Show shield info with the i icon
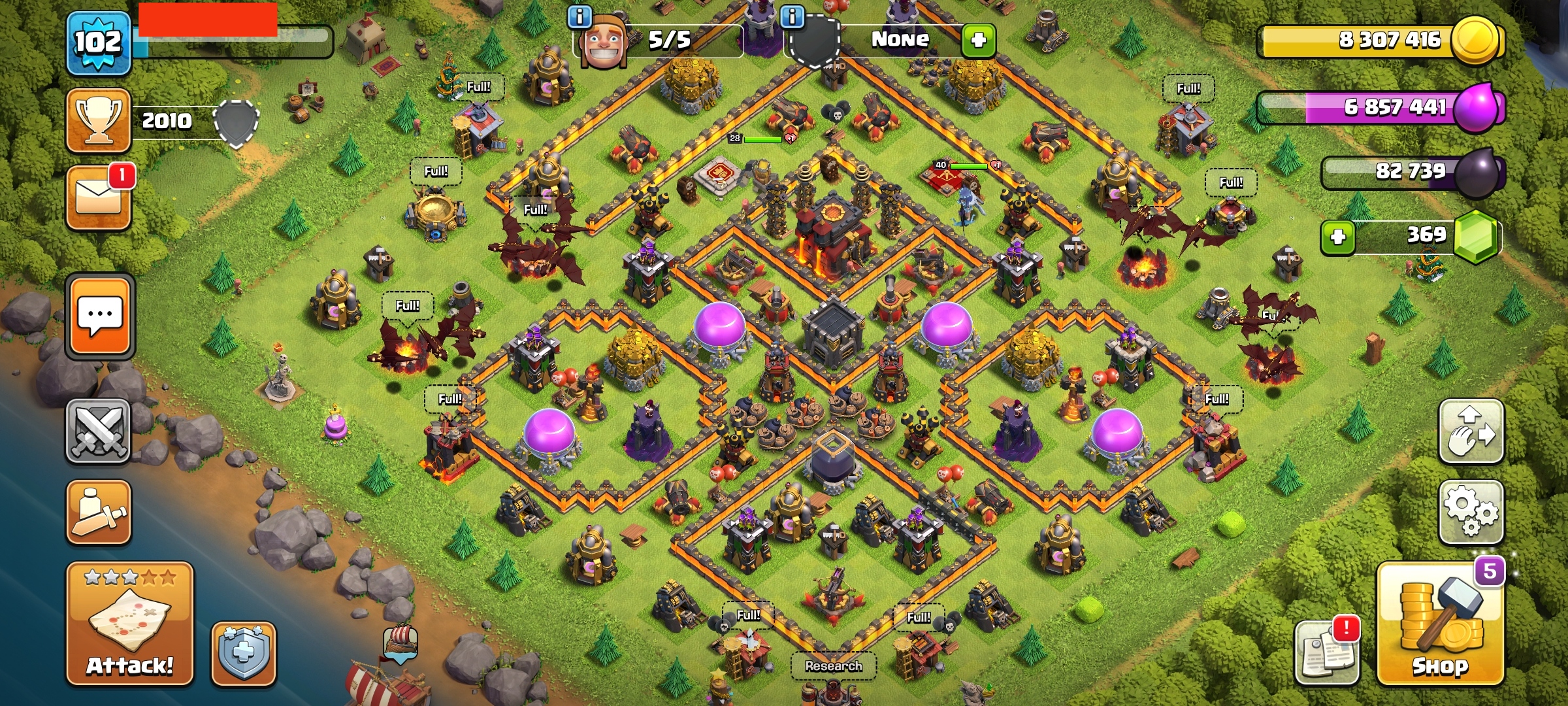Image resolution: width=1568 pixels, height=706 pixels. coord(792,16)
